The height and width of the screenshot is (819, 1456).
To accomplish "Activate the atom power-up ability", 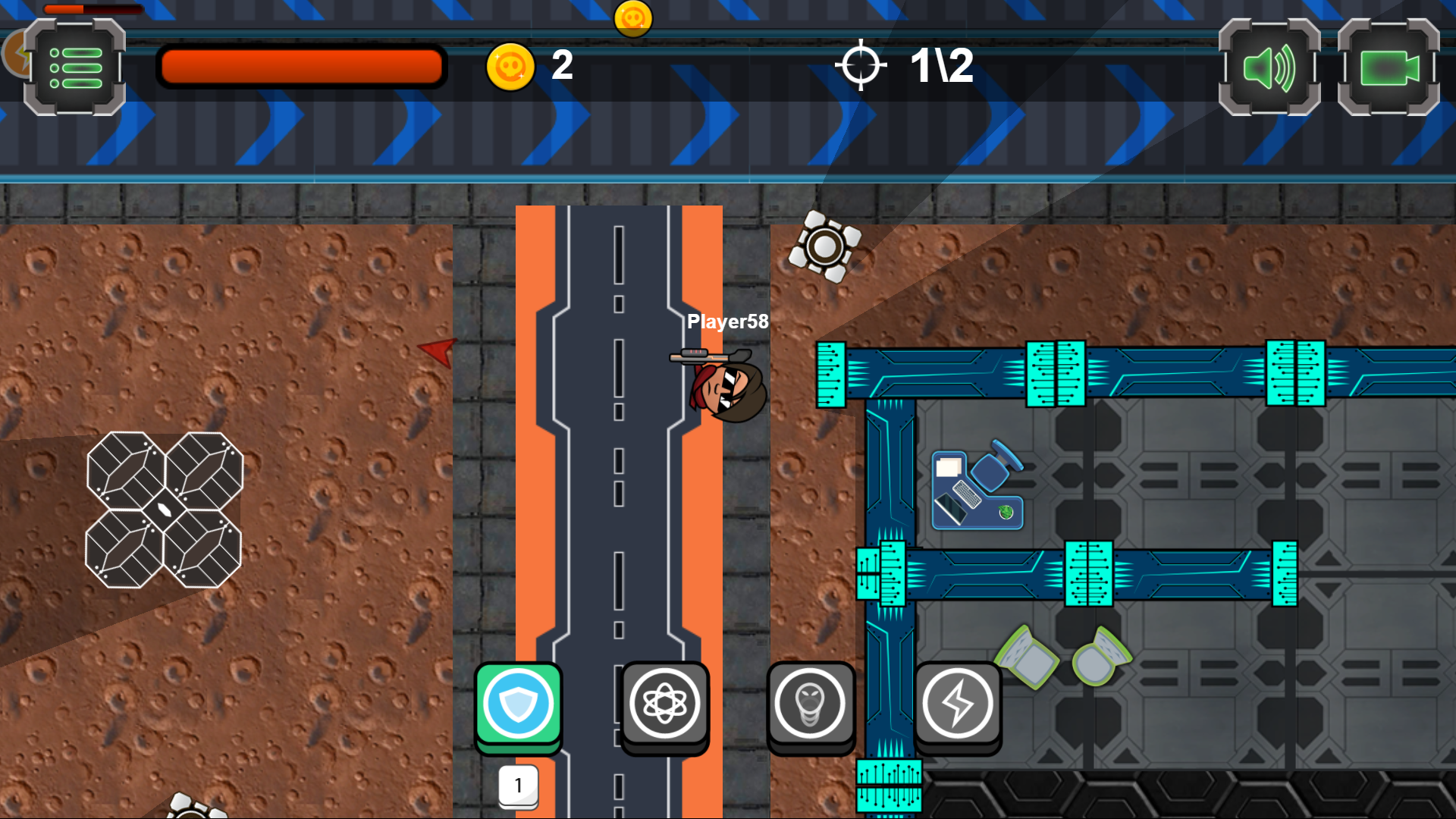I will pyautogui.click(x=665, y=704).
